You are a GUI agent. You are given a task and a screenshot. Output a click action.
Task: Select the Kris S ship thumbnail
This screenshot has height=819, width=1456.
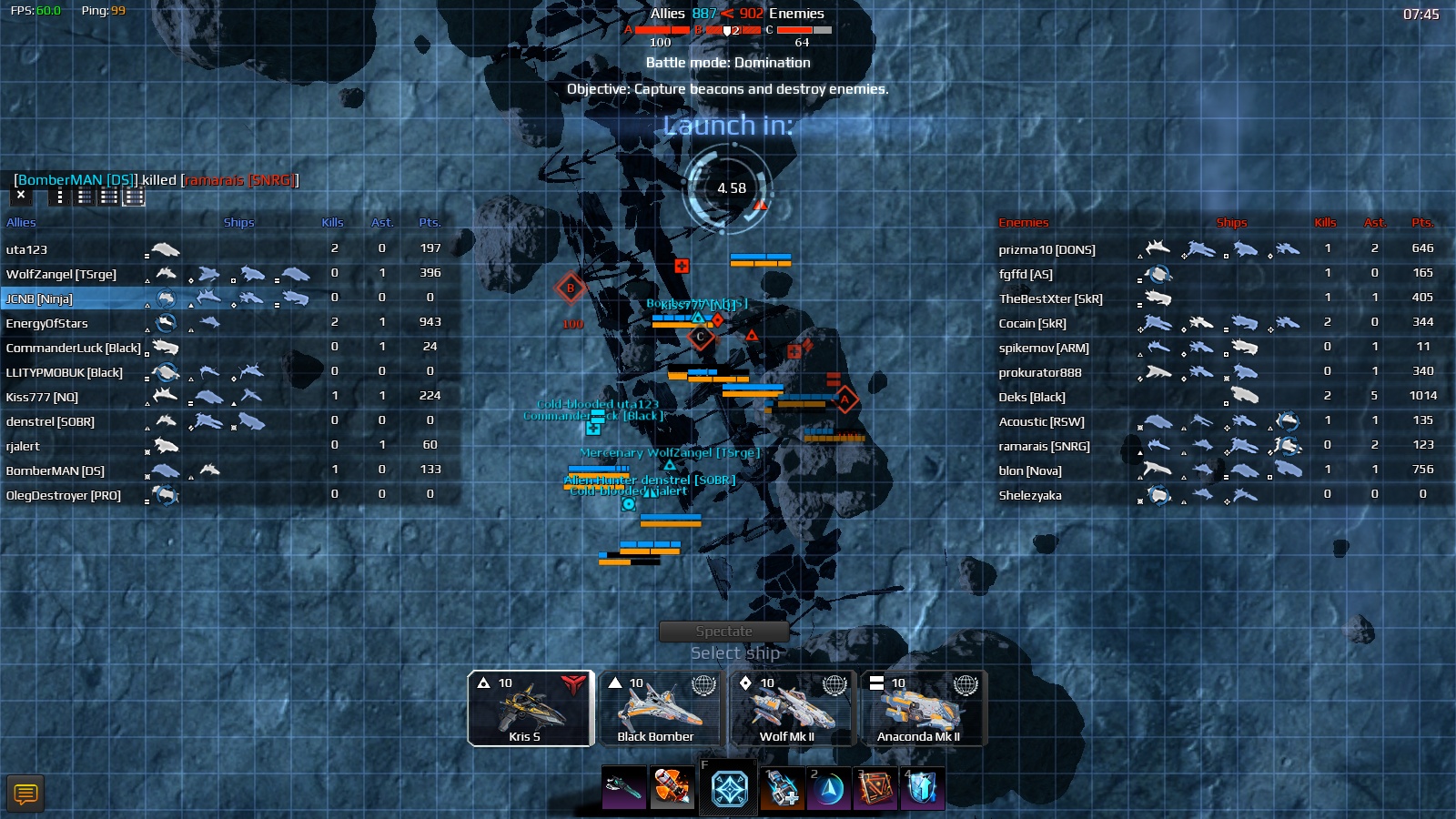coord(531,709)
